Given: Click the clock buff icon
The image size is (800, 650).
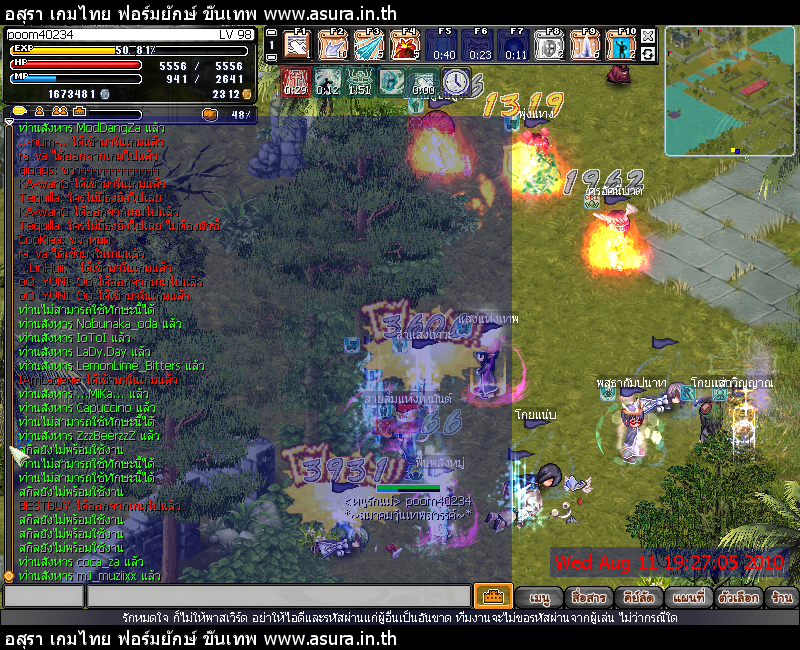Looking at the screenshot, I should [x=456, y=81].
